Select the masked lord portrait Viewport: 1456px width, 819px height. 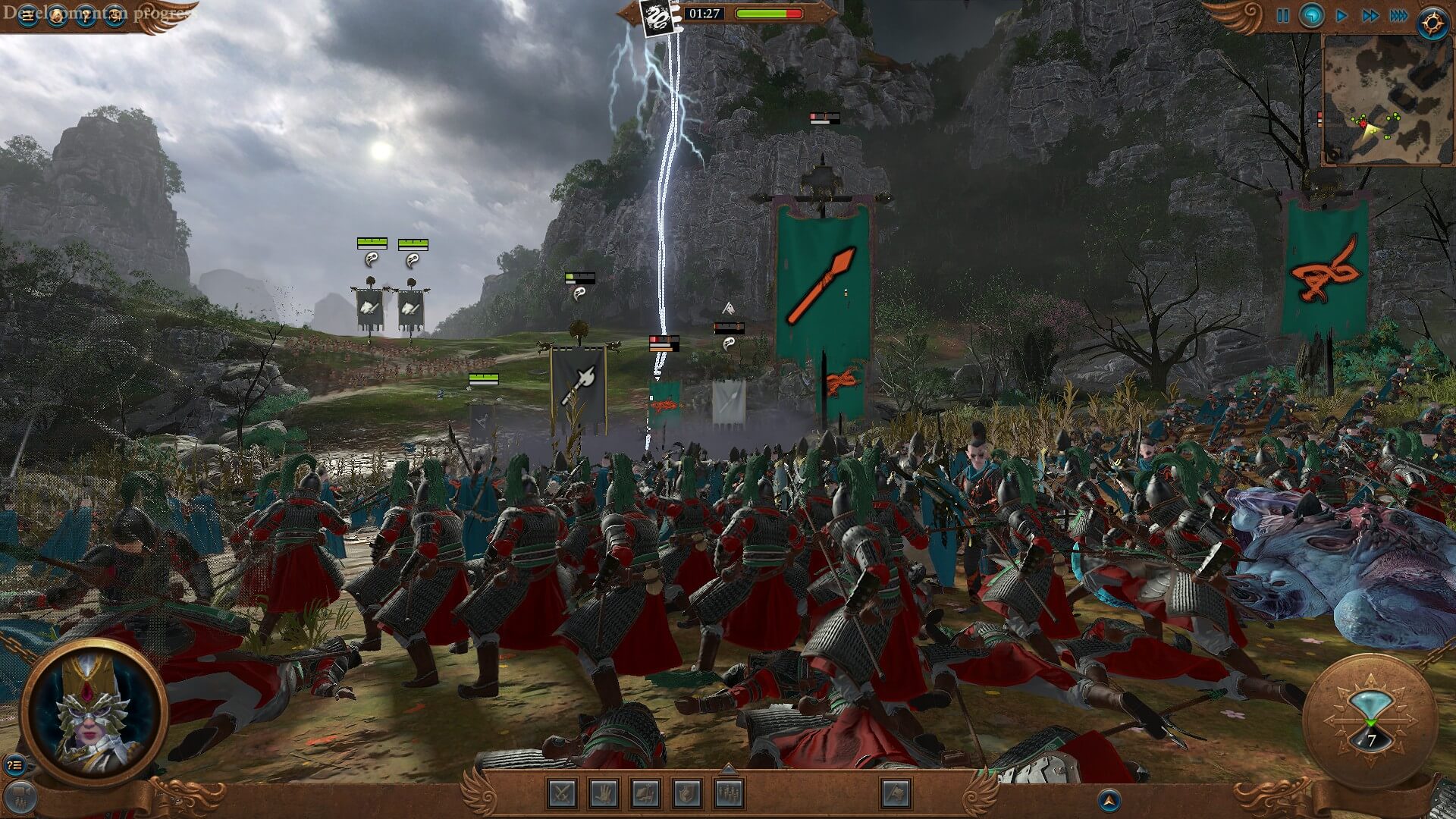pyautogui.click(x=94, y=711)
